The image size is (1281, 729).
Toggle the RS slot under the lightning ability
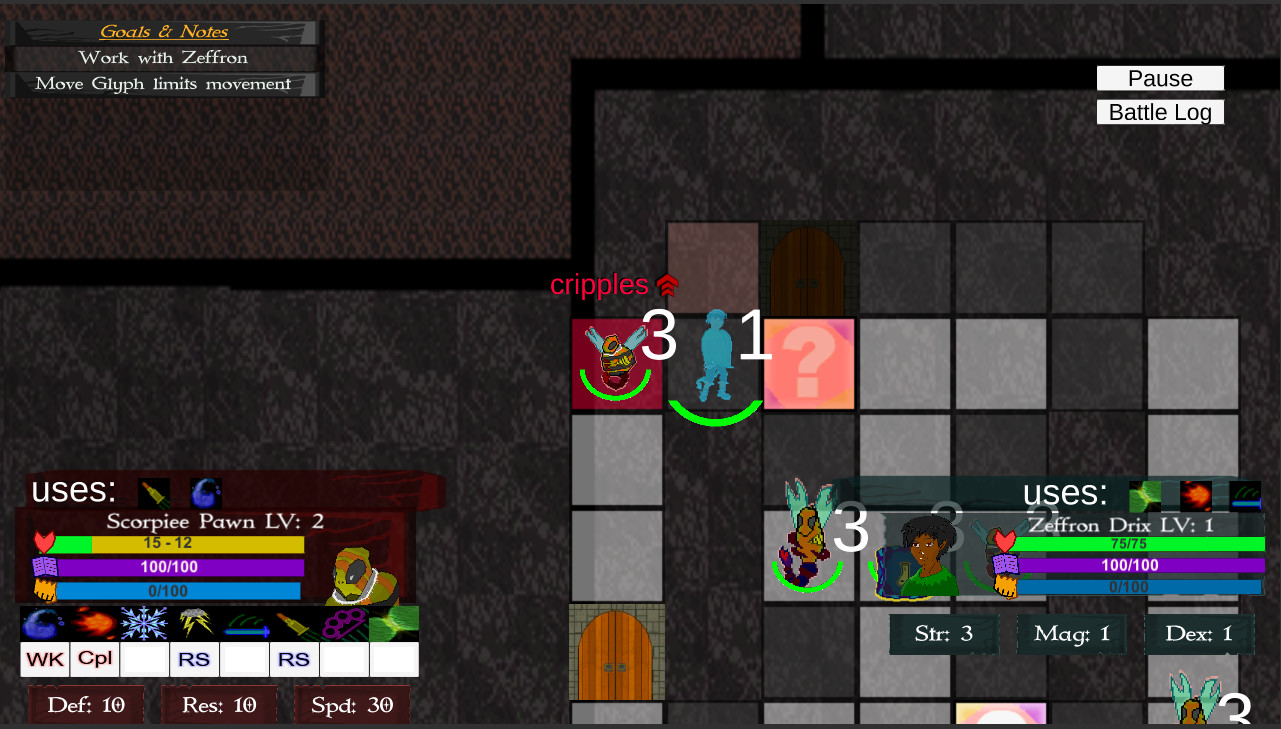194,659
